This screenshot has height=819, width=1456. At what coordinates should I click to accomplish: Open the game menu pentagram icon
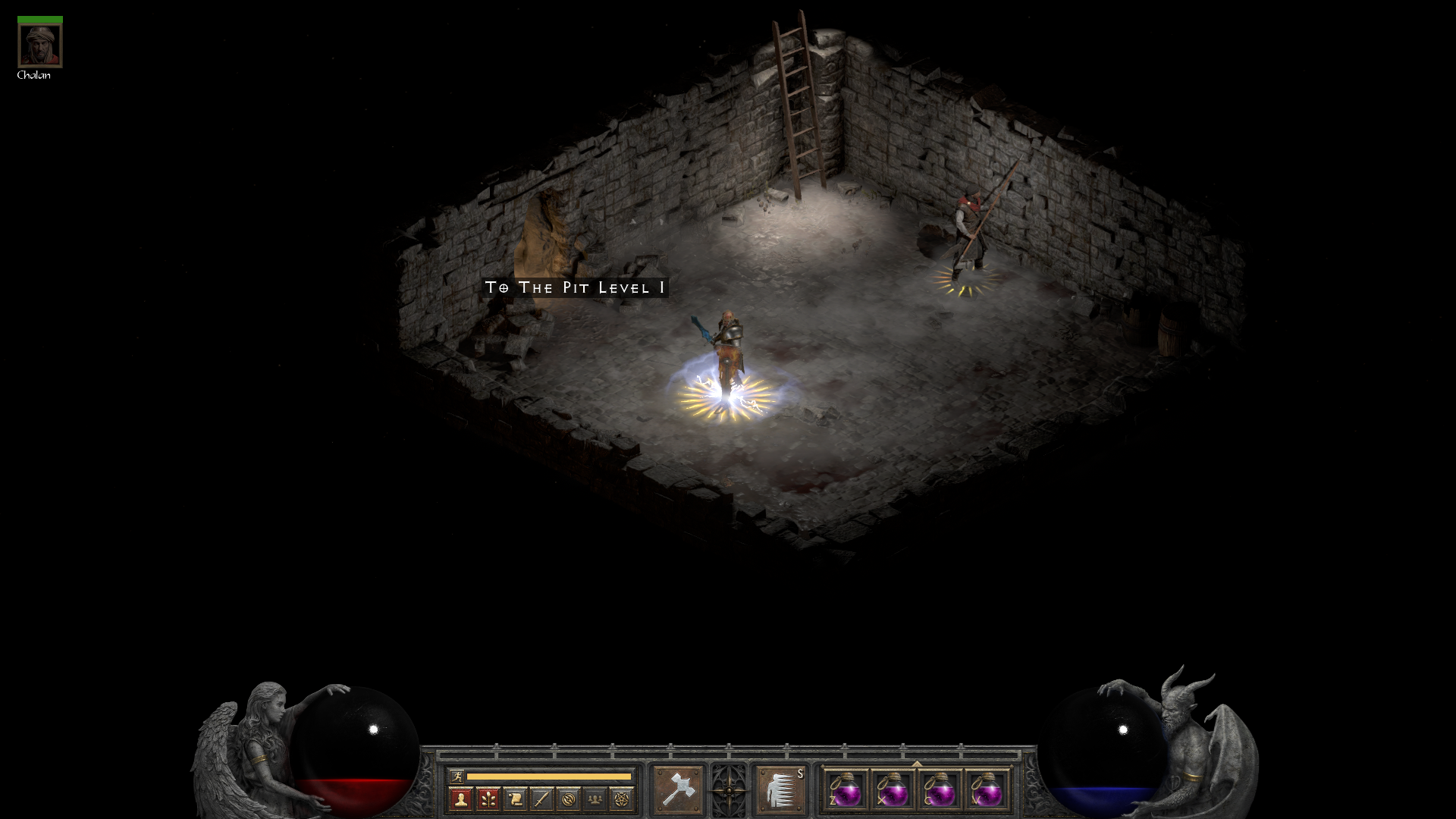click(x=622, y=799)
